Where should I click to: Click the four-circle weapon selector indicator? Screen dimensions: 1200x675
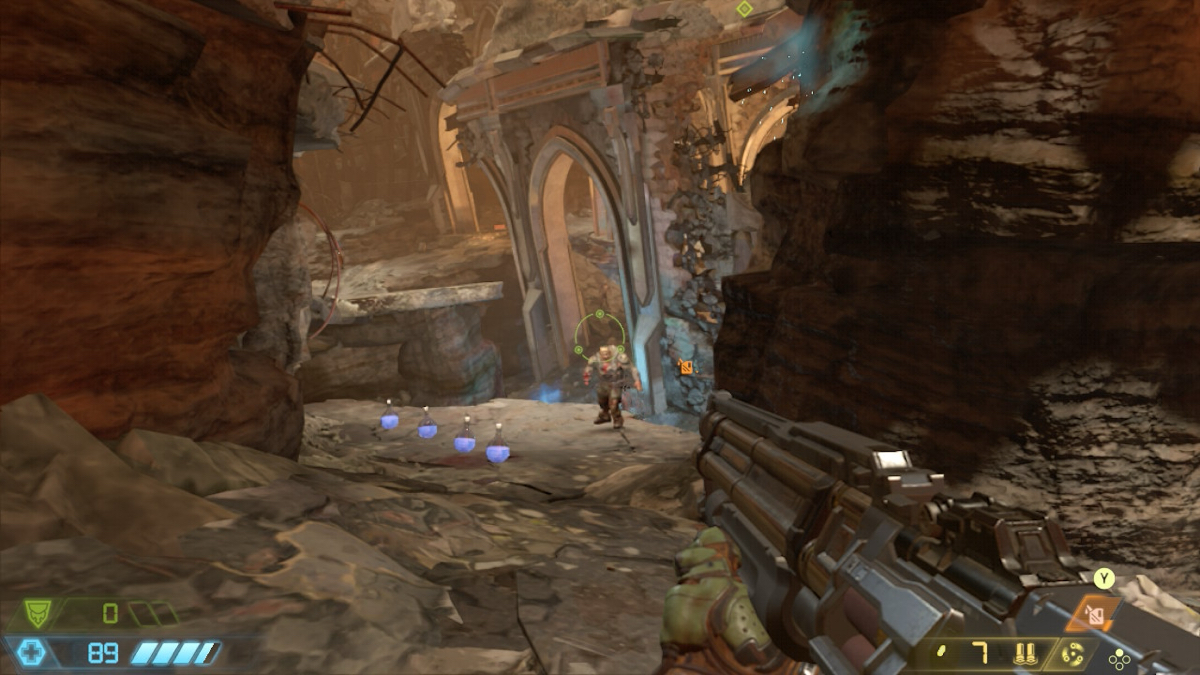pos(1119,659)
